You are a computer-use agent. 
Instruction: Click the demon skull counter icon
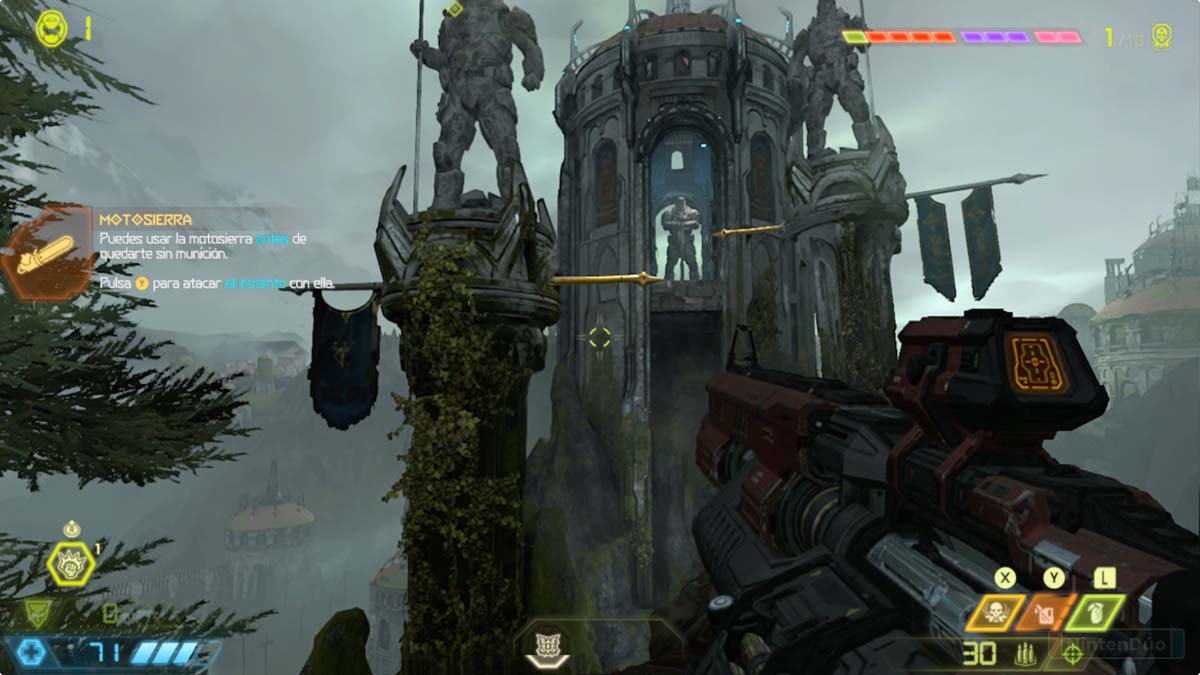coord(1160,37)
